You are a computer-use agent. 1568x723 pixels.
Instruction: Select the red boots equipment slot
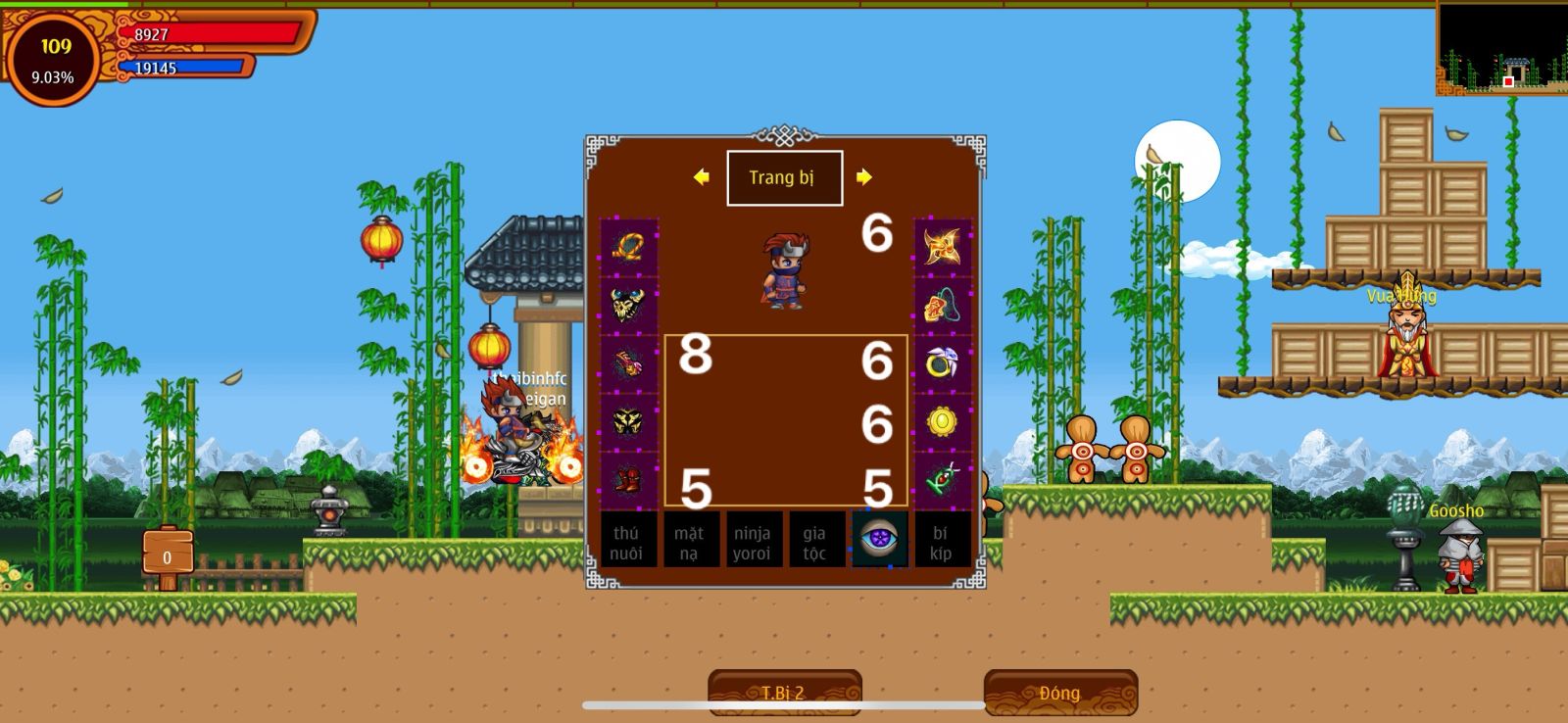(x=628, y=480)
